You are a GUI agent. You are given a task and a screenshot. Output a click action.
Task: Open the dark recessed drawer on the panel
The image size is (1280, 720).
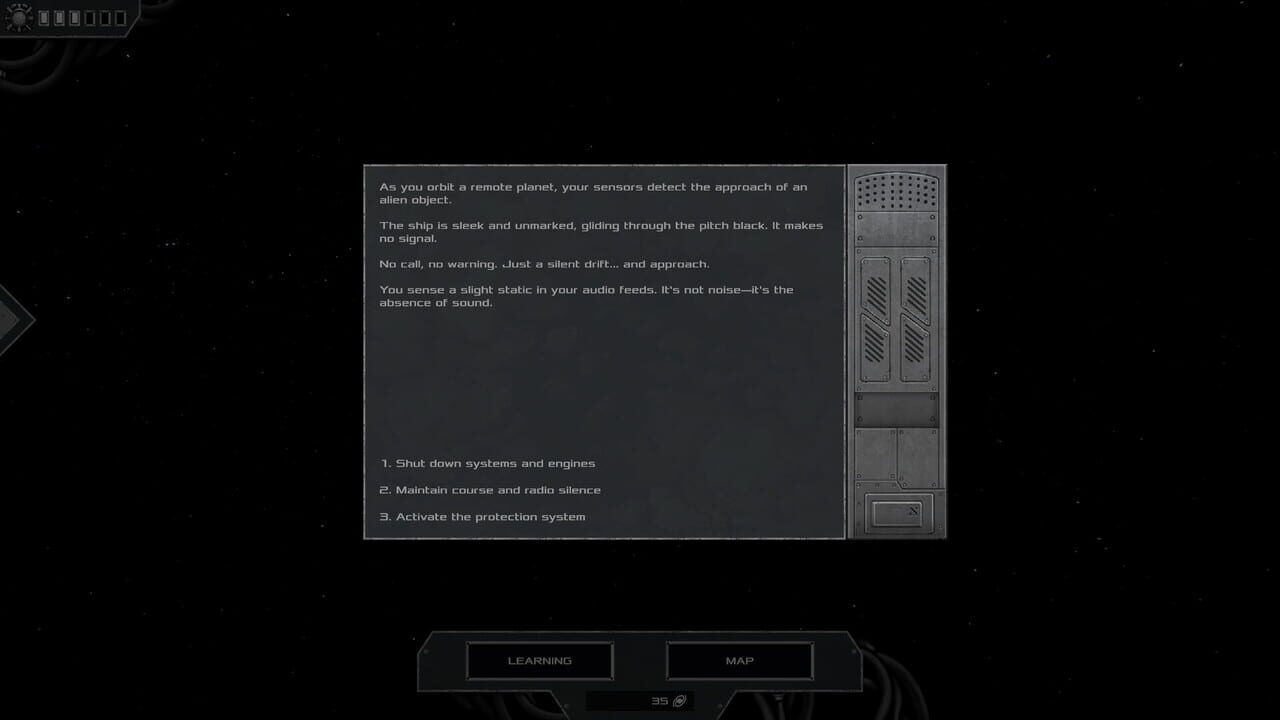[x=898, y=408]
